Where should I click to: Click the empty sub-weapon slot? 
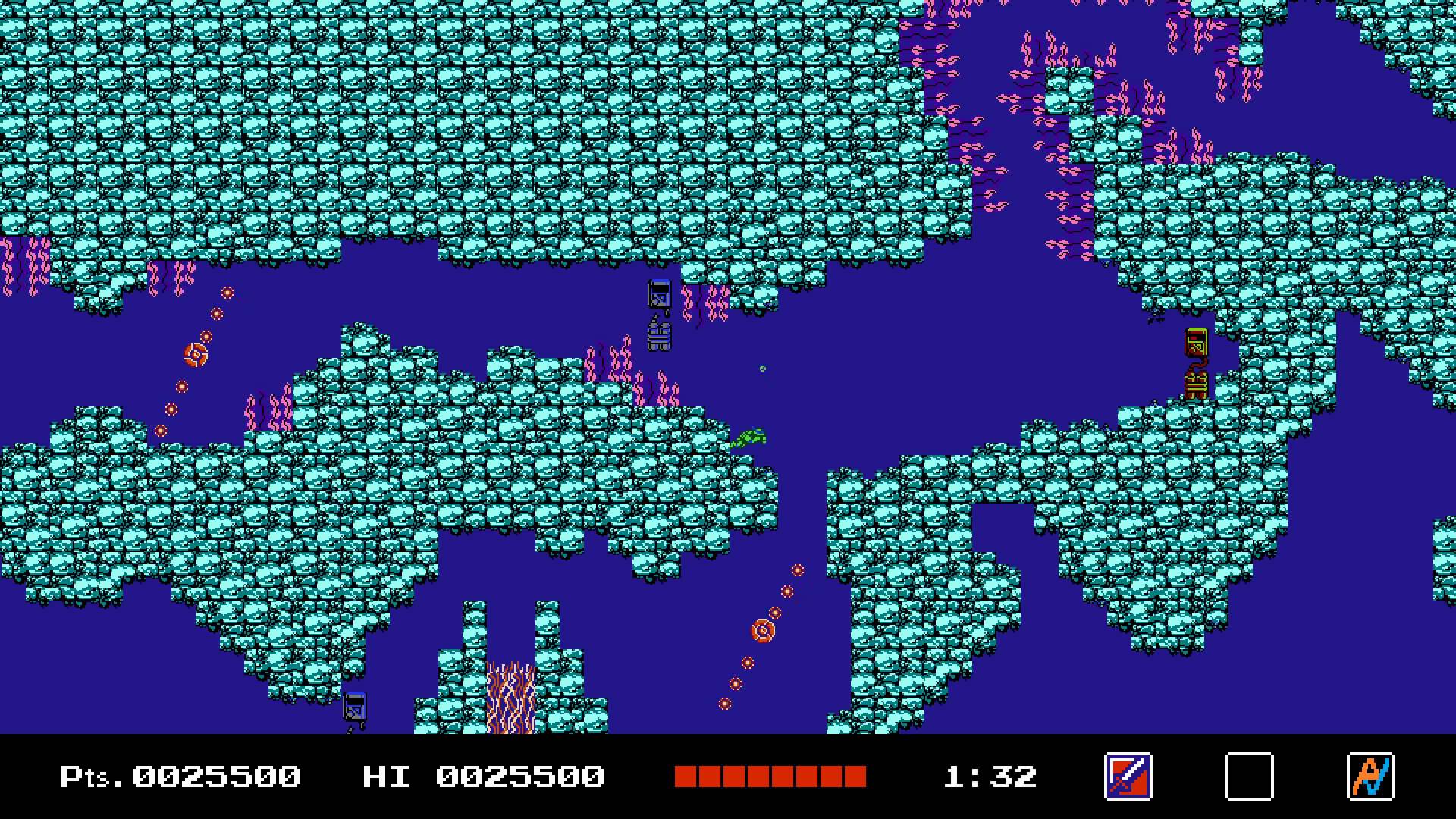click(x=1249, y=777)
